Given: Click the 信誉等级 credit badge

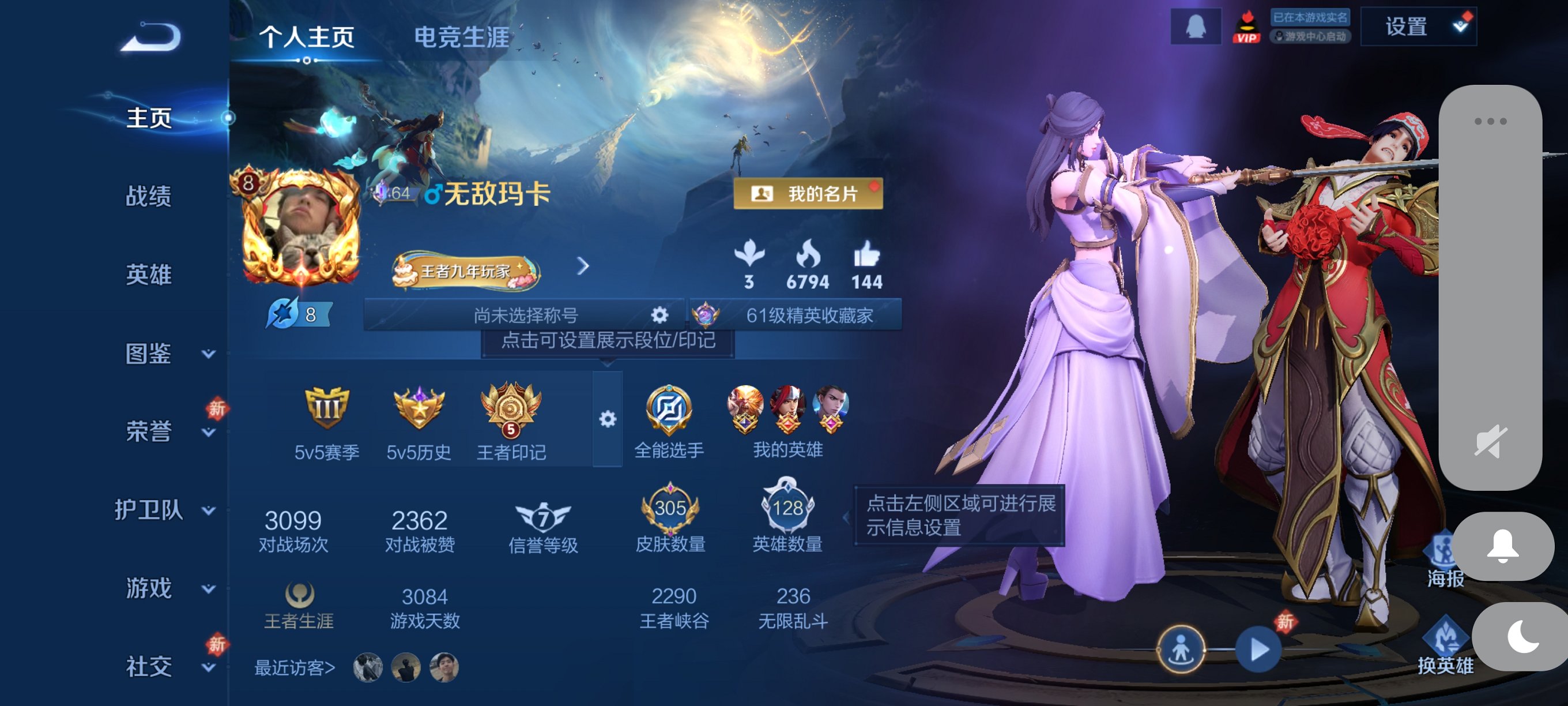Looking at the screenshot, I should pyautogui.click(x=544, y=519).
